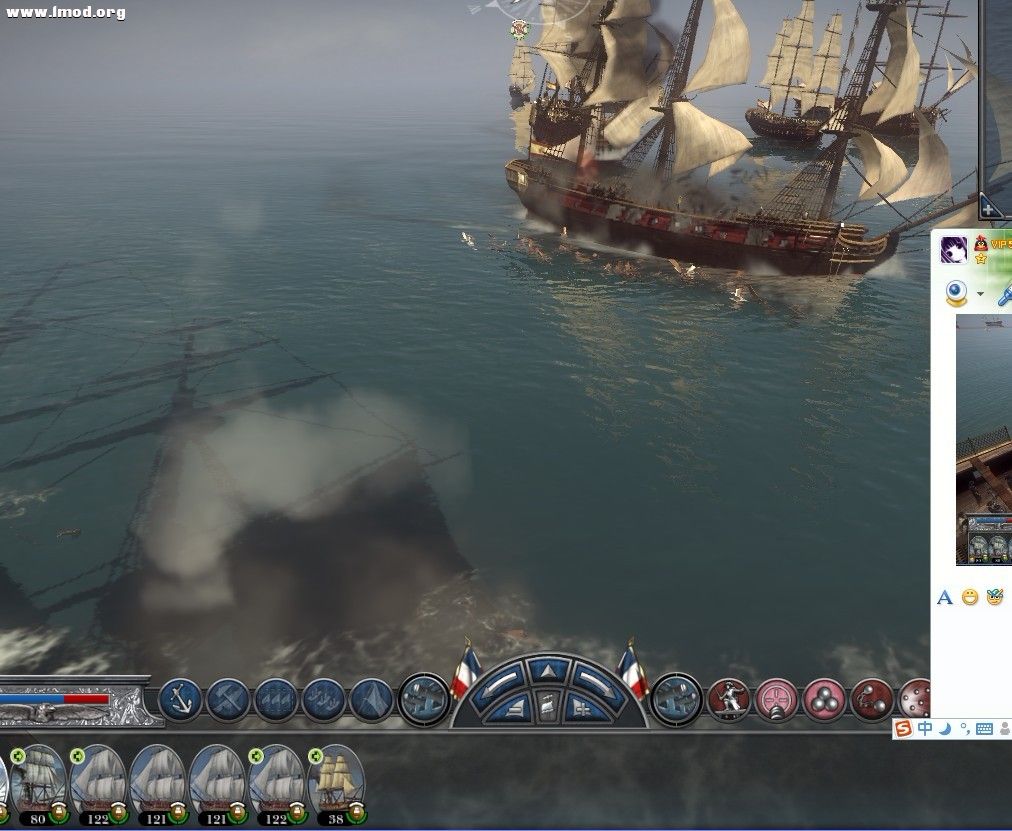This screenshot has width=1012, height=831.
Task: Choose the pyramid-shaped formation button
Action: tap(372, 699)
